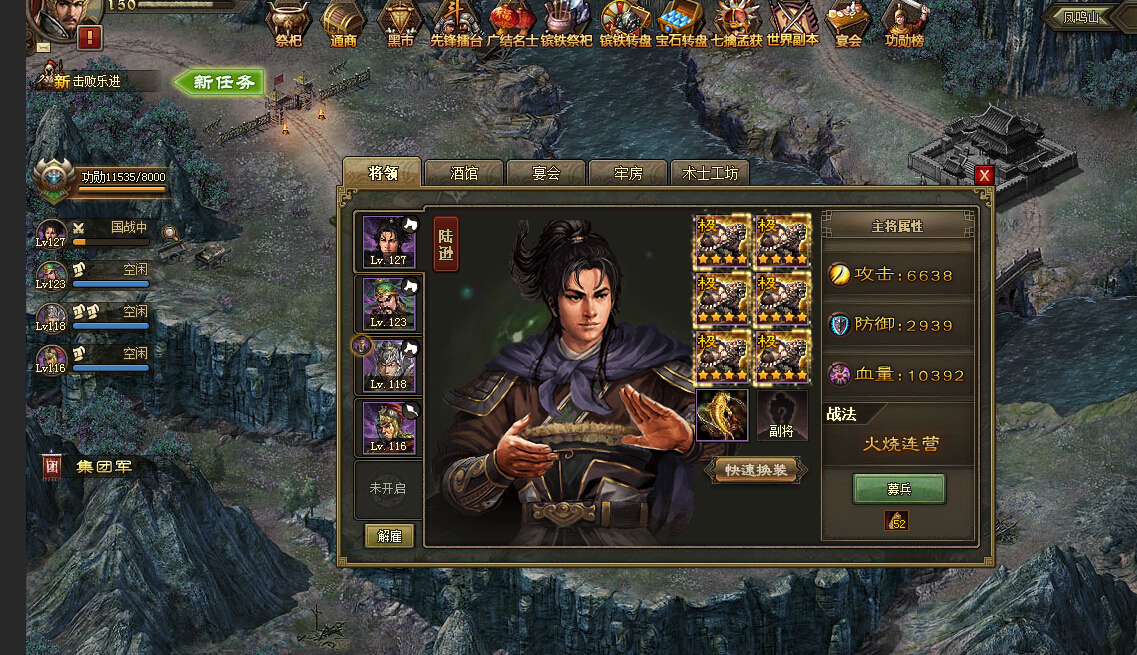Open the 宝石转盘 gem wheel event
This screenshot has width=1137, height=655.
point(682,24)
